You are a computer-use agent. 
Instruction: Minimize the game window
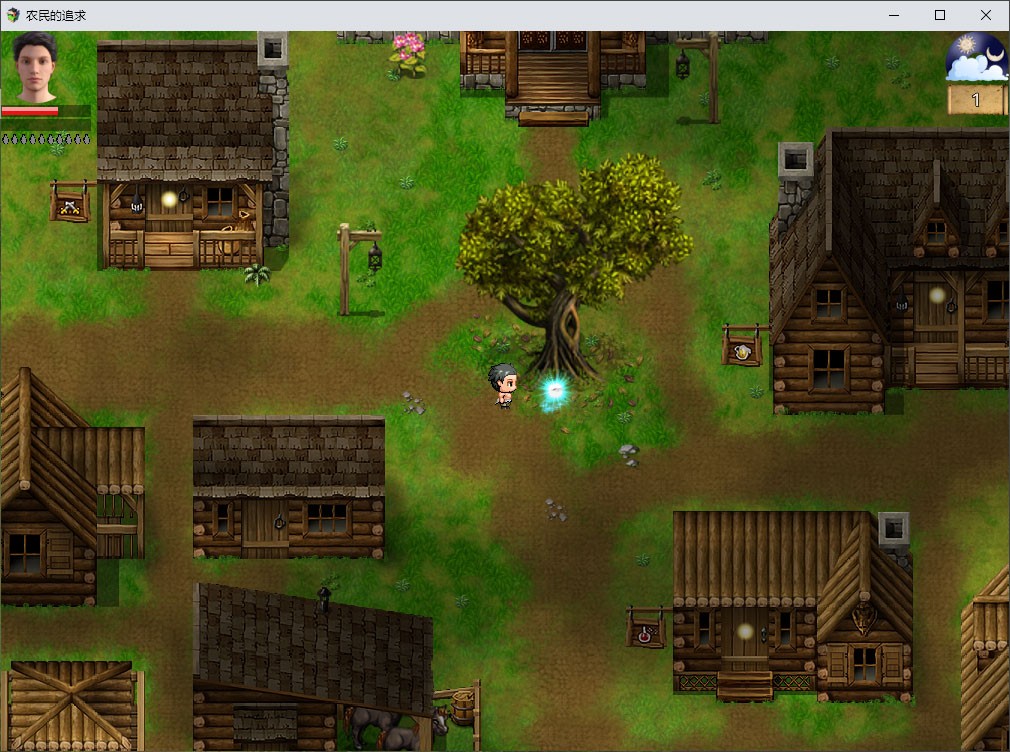click(893, 15)
